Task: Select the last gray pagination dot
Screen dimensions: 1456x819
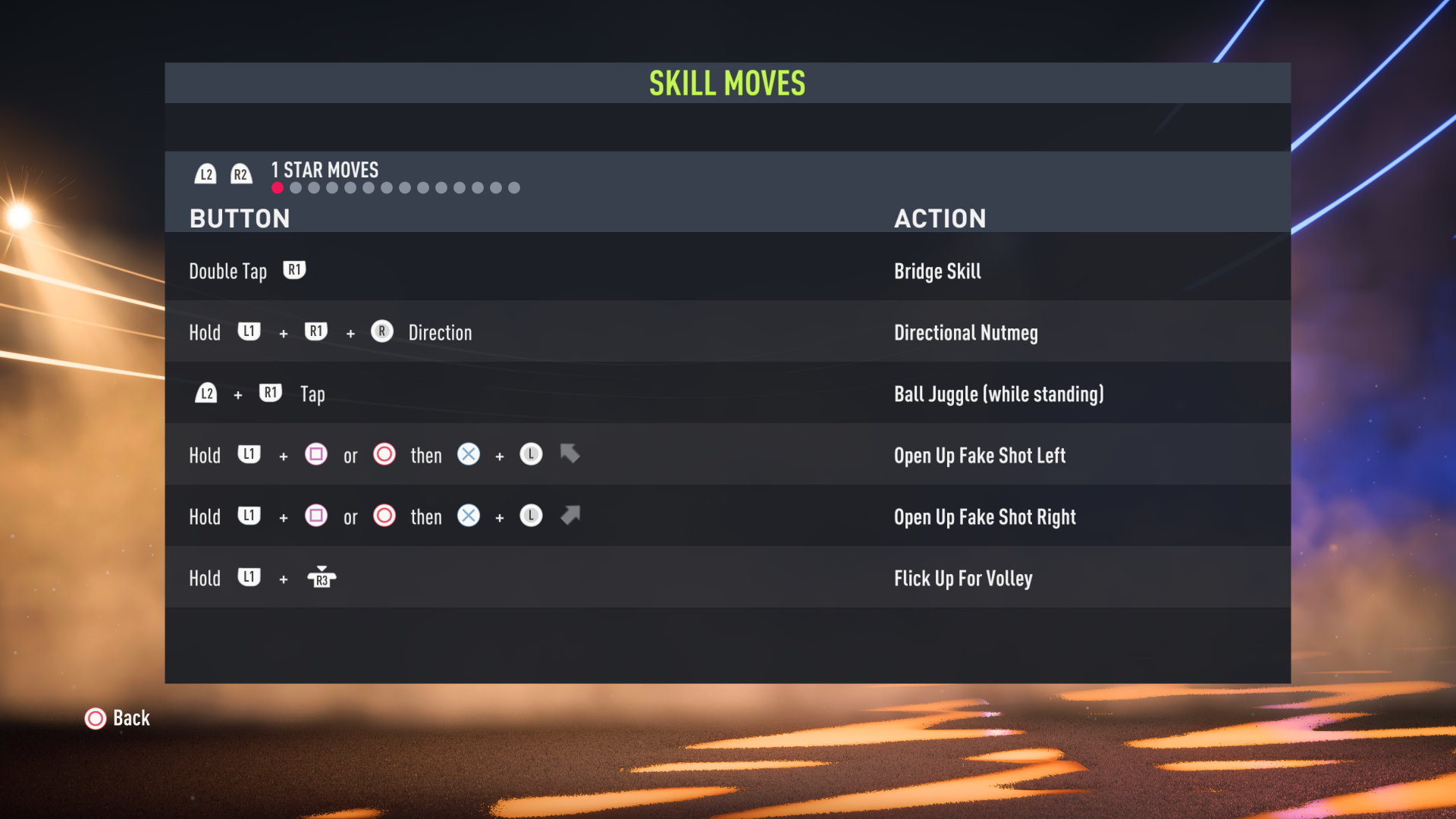Action: click(x=515, y=187)
